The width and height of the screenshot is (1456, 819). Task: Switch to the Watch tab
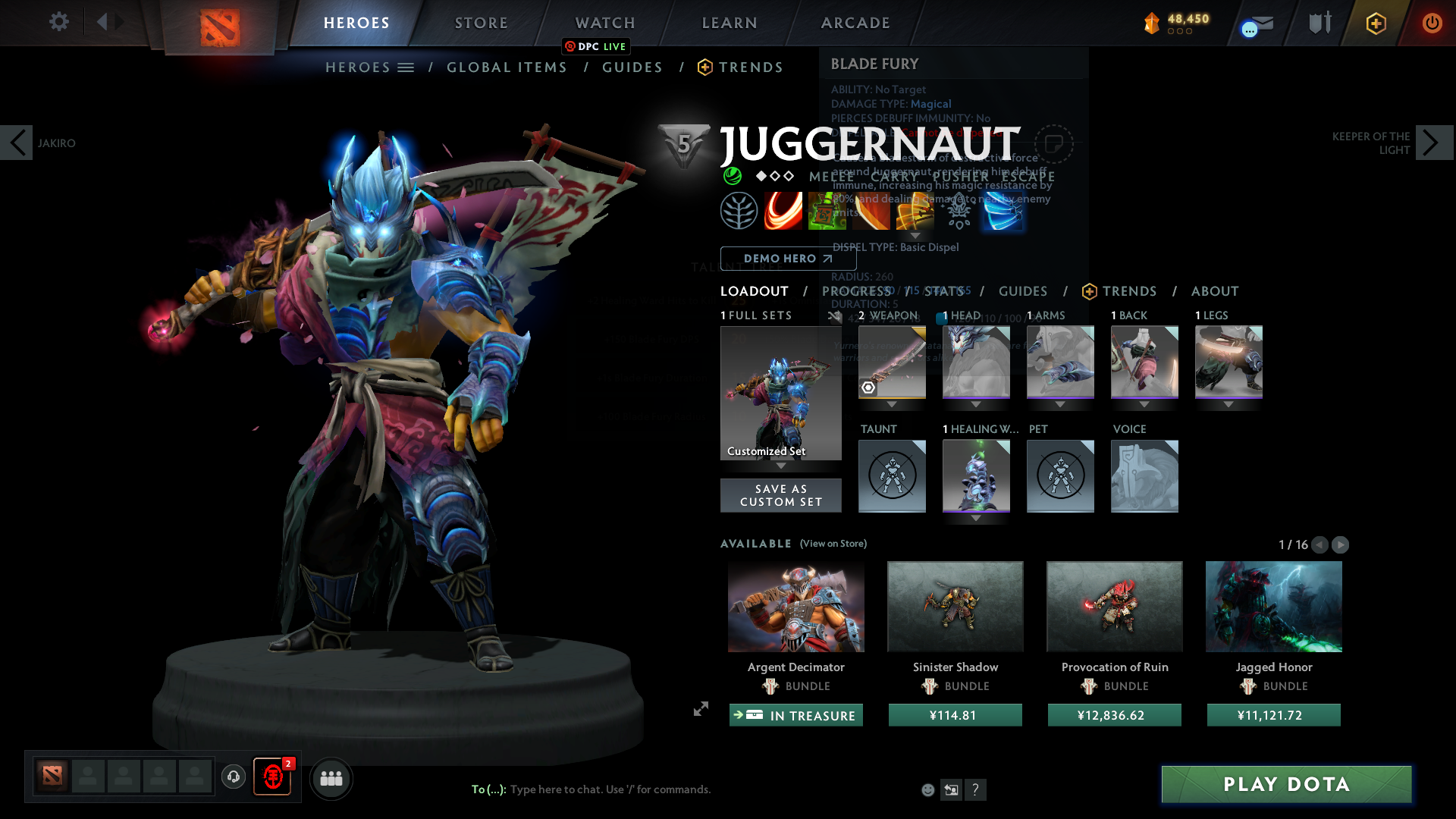[x=605, y=23]
